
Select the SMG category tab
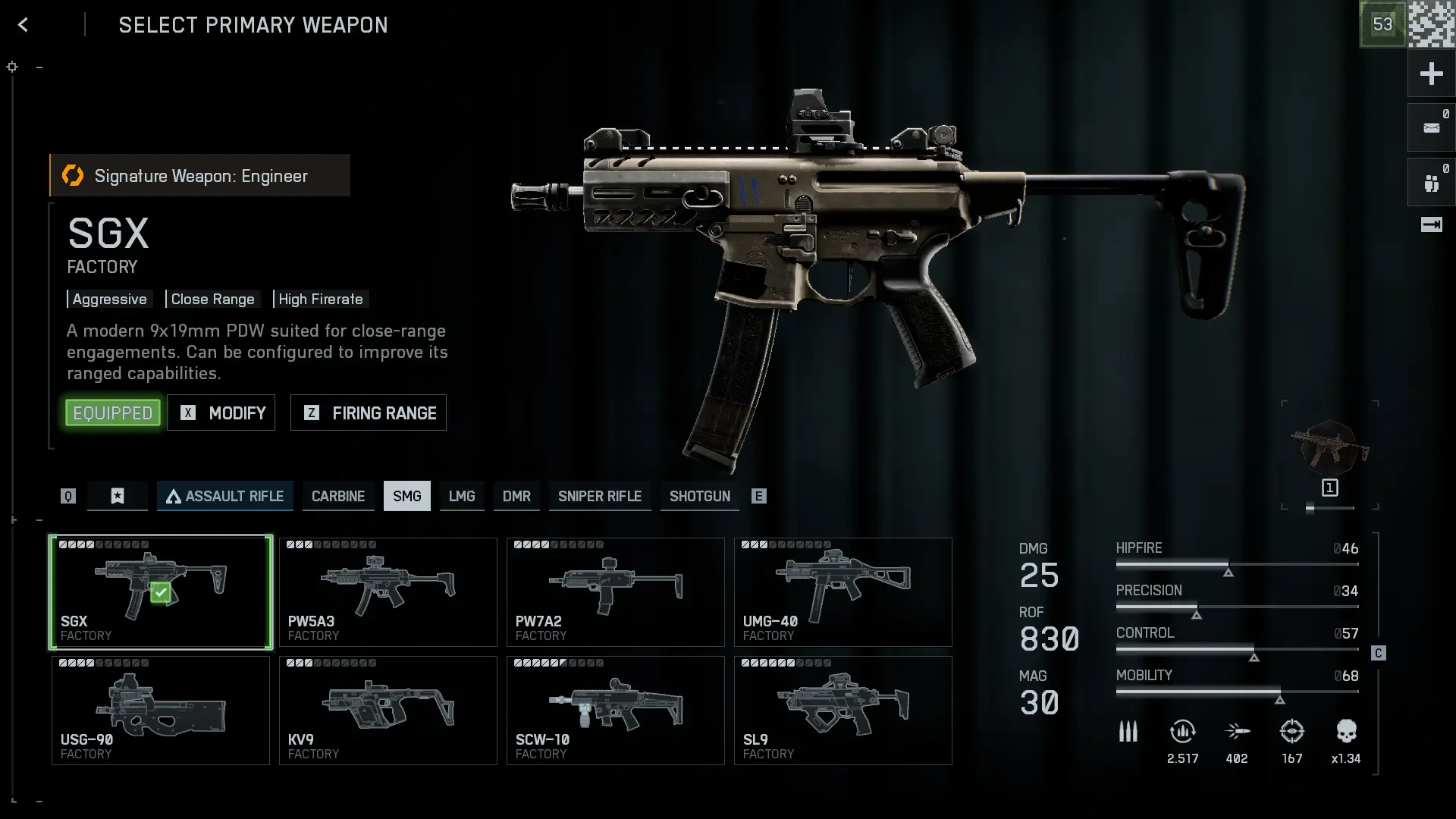[x=407, y=496]
